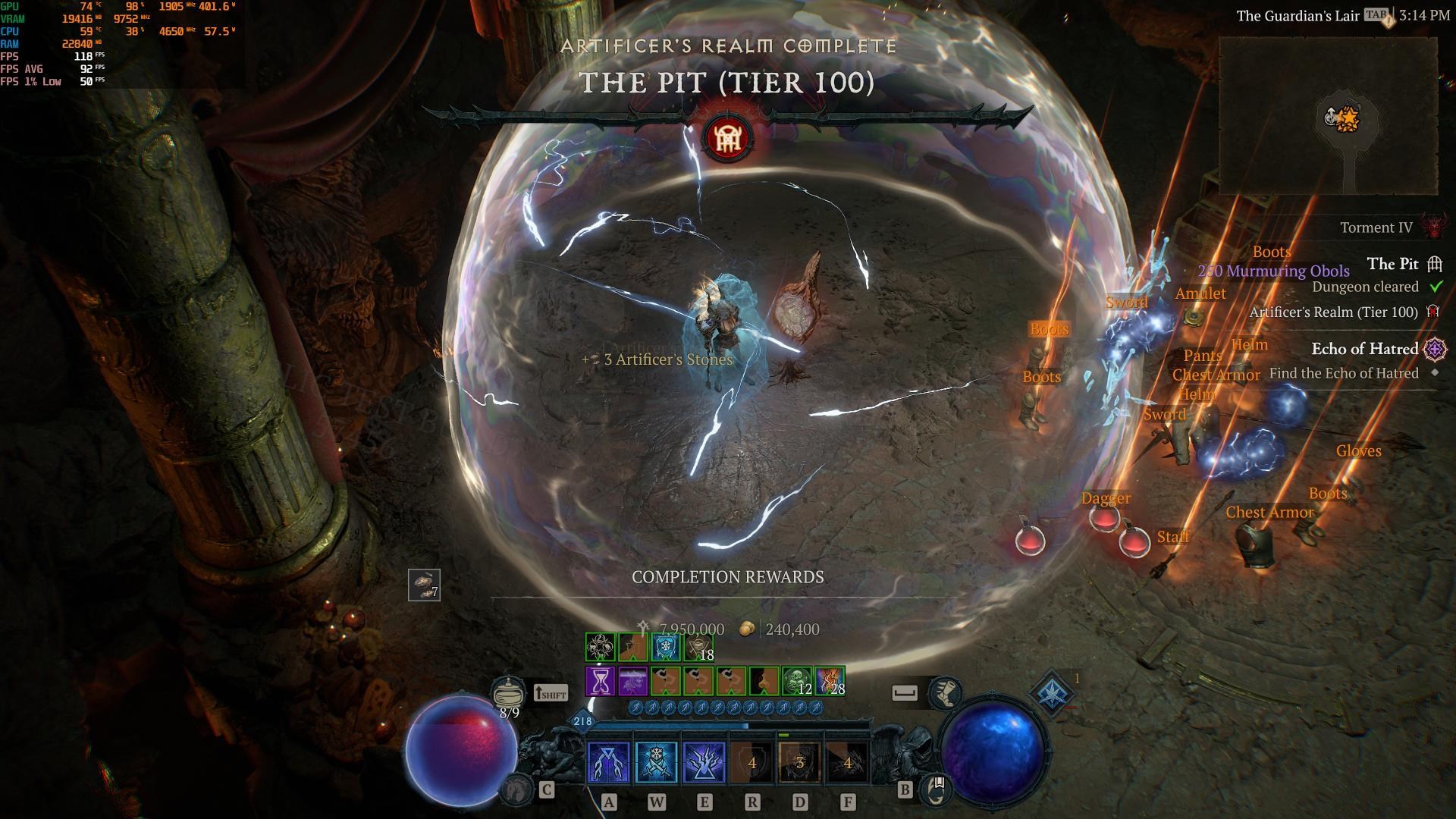Inspect the purple hourglass debuff icon
1456x819 pixels.
point(599,681)
